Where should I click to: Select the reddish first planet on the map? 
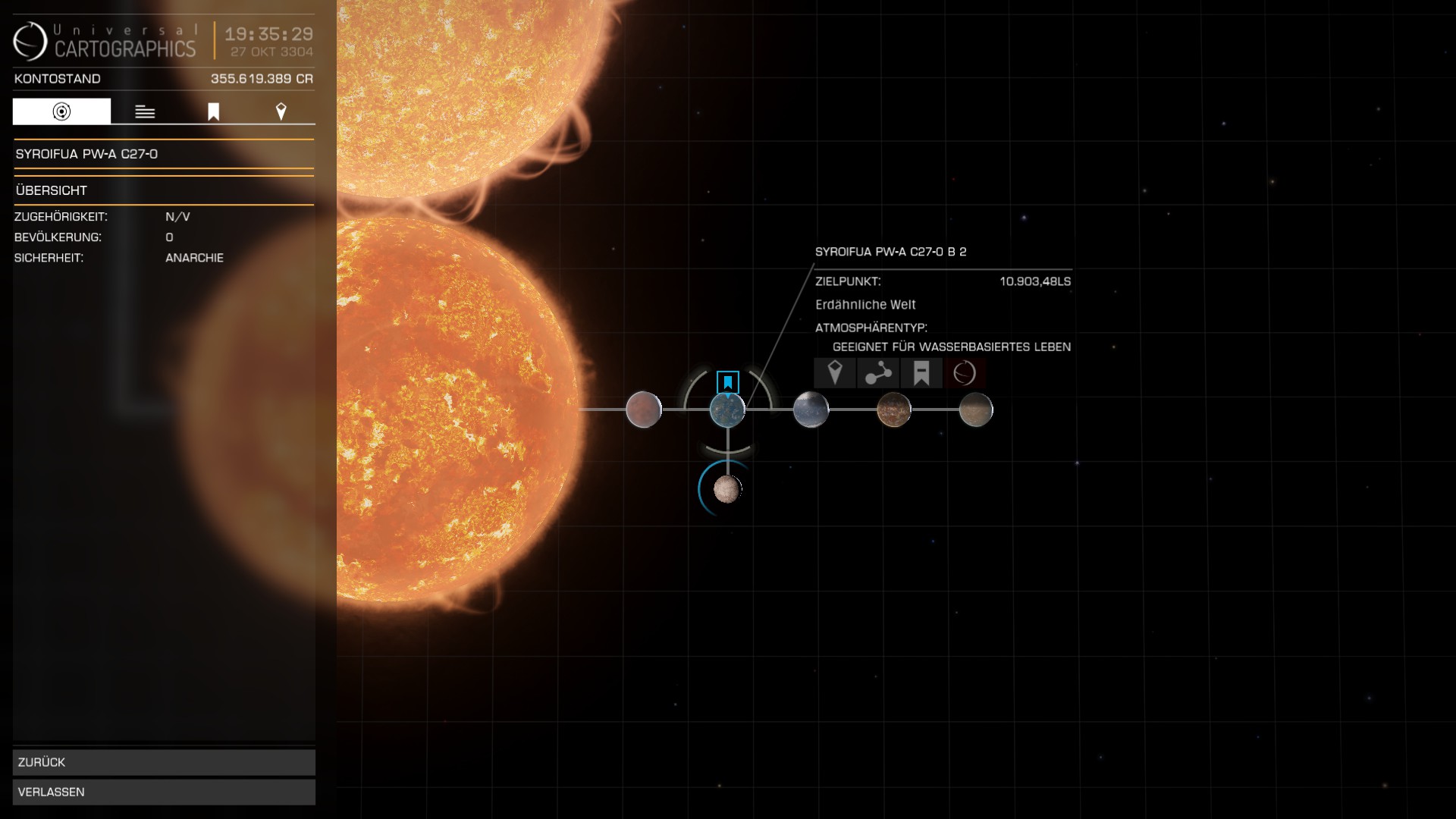tap(644, 409)
